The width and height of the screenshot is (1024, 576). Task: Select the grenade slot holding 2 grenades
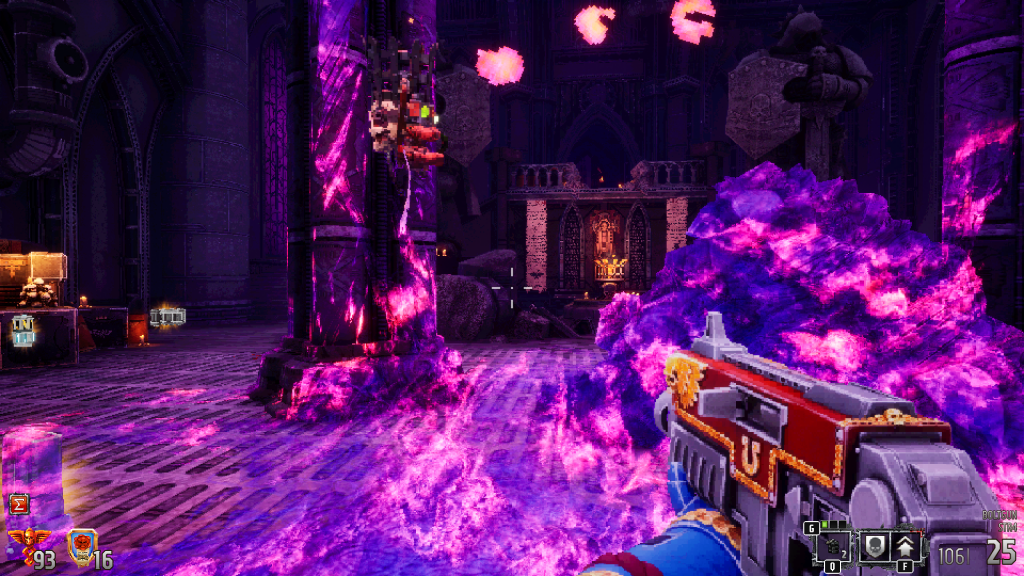[x=834, y=546]
